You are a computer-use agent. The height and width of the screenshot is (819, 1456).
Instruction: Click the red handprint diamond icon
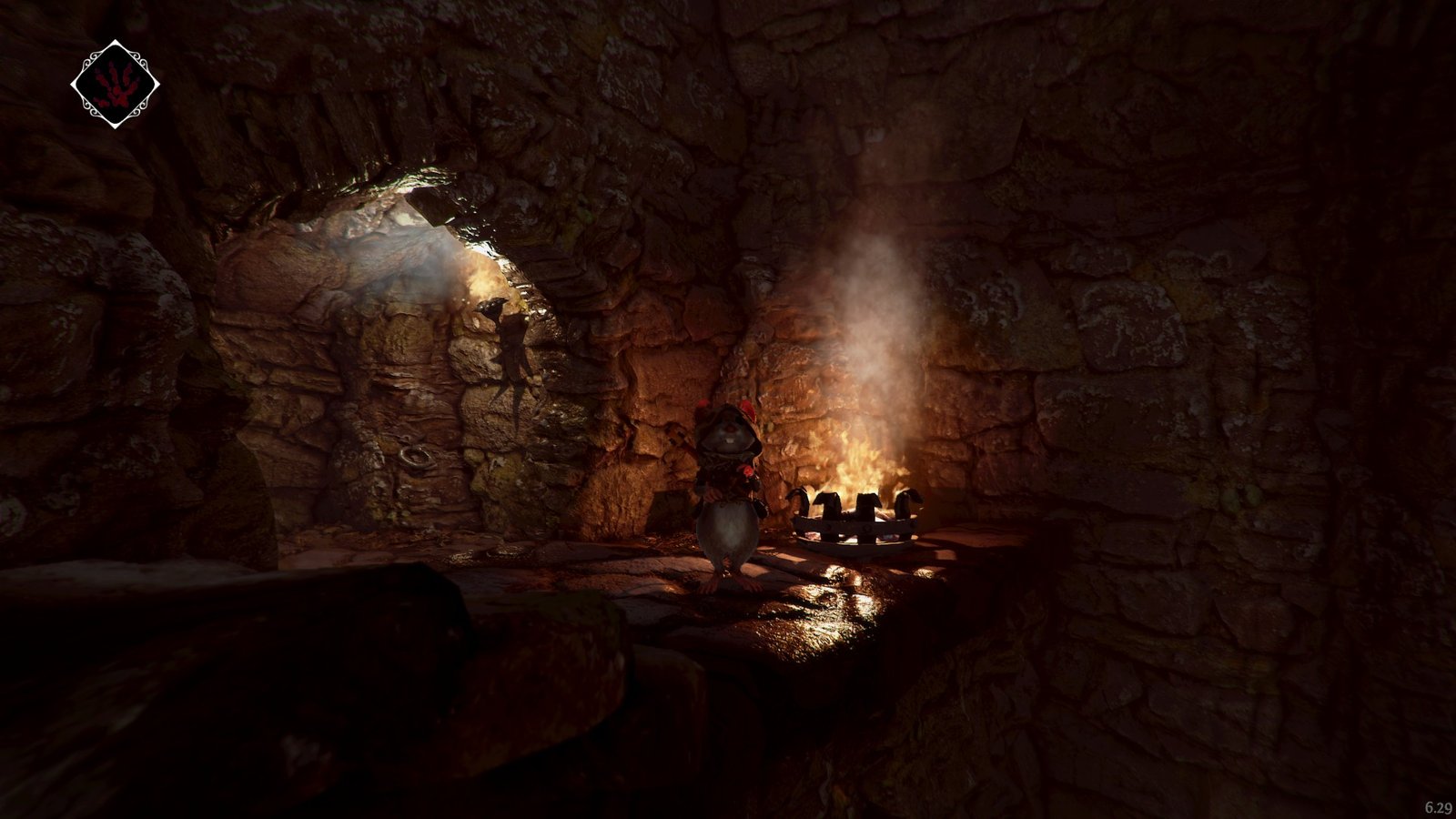pos(115,85)
